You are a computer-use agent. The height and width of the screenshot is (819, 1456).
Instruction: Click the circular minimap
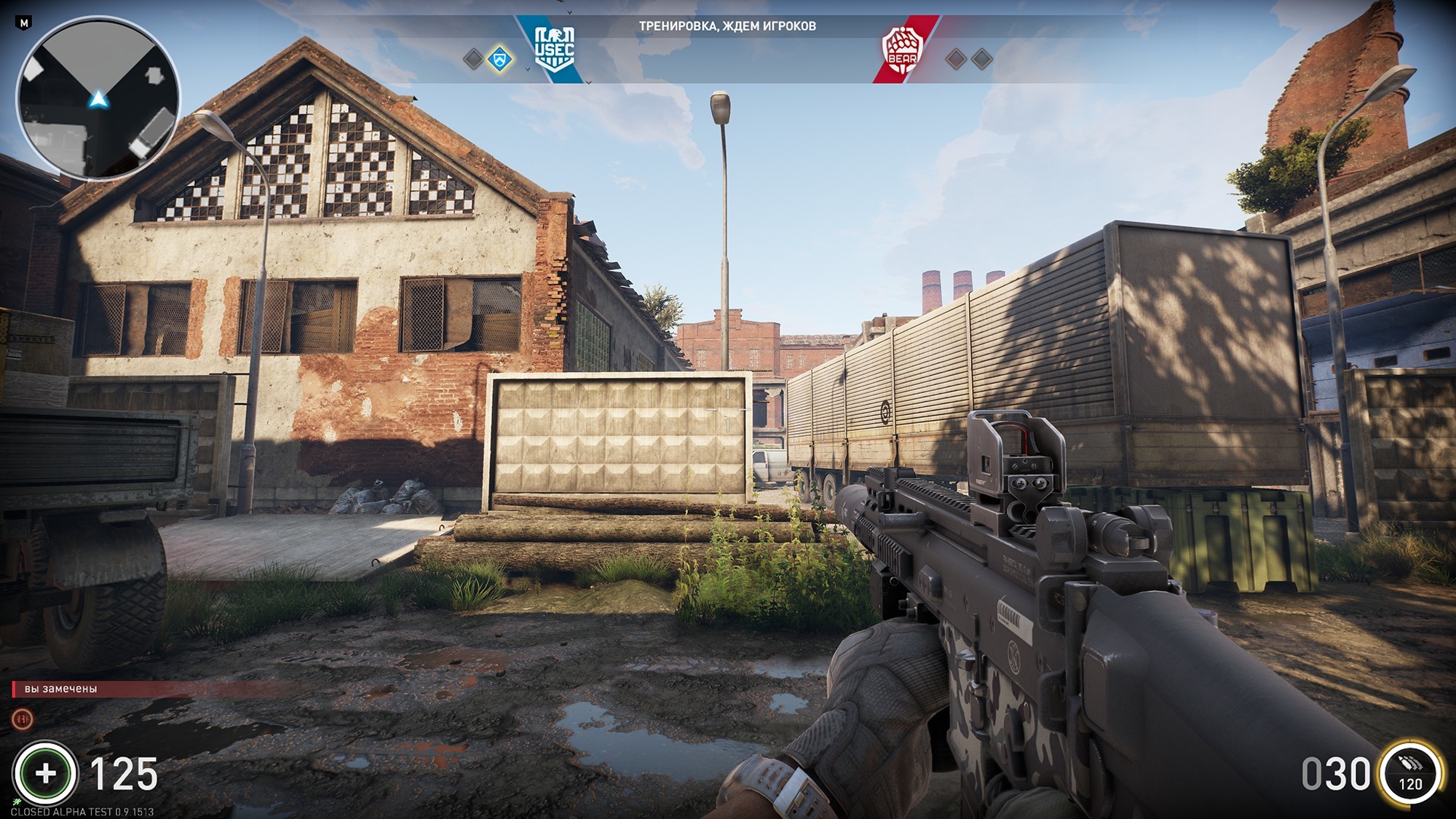pyautogui.click(x=98, y=100)
